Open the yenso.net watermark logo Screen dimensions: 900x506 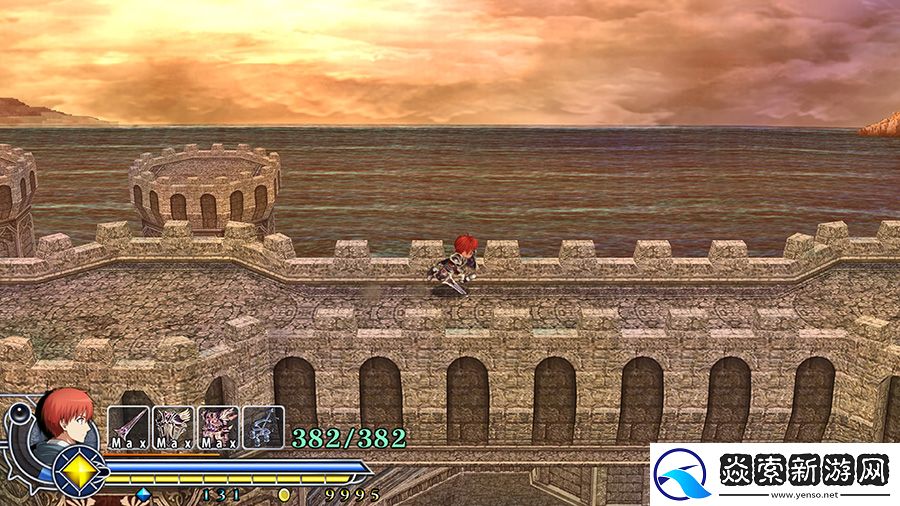tap(774, 474)
